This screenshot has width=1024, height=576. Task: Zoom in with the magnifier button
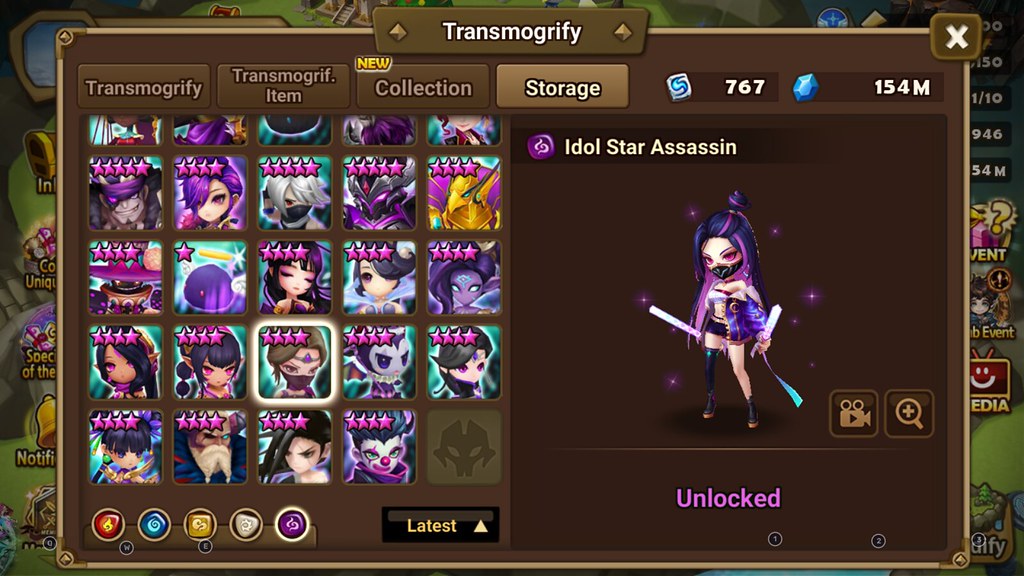tap(909, 414)
